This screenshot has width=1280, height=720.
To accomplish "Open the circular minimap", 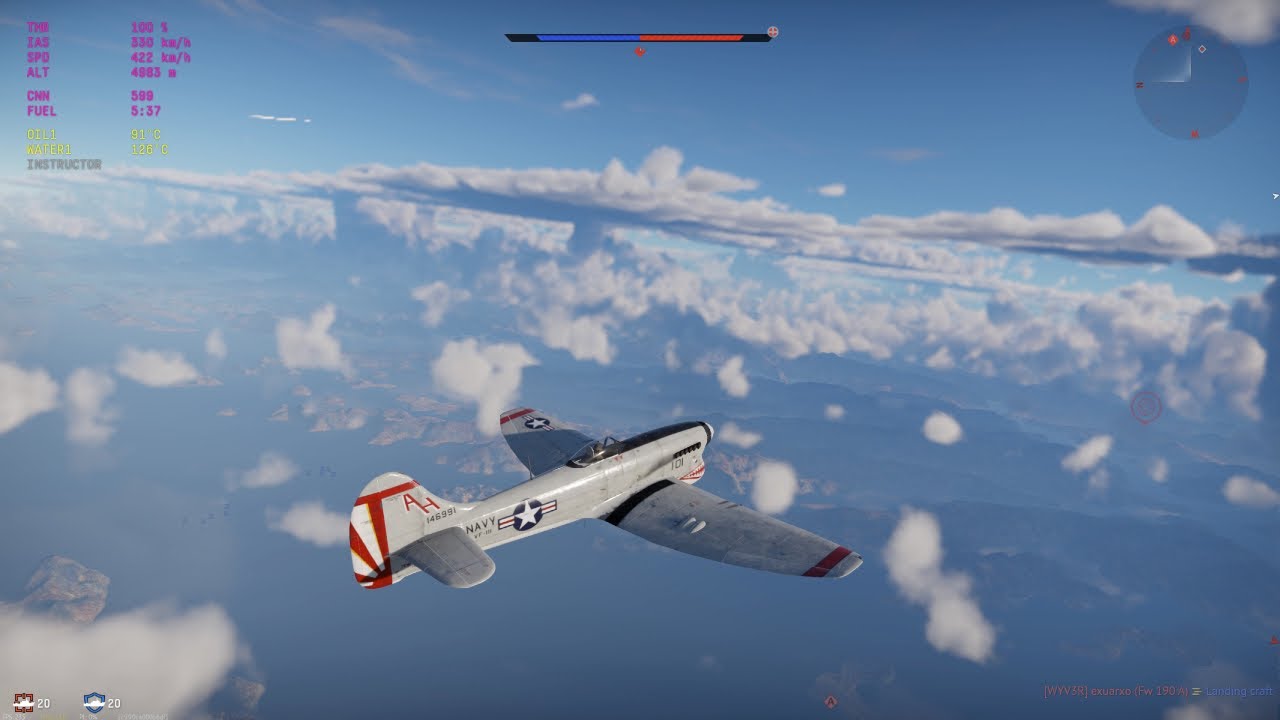I will tap(1190, 82).
